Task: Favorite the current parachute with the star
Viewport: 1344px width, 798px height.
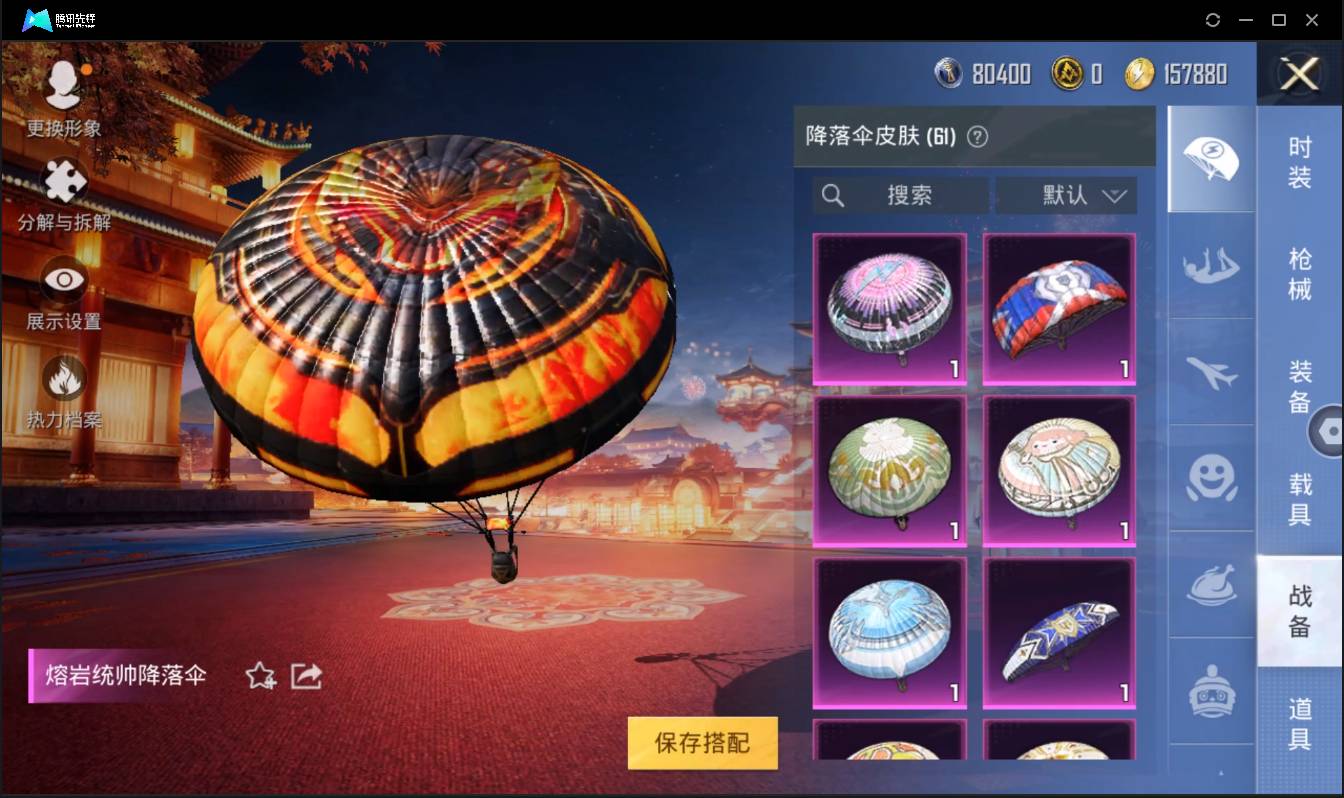Action: tap(258, 676)
